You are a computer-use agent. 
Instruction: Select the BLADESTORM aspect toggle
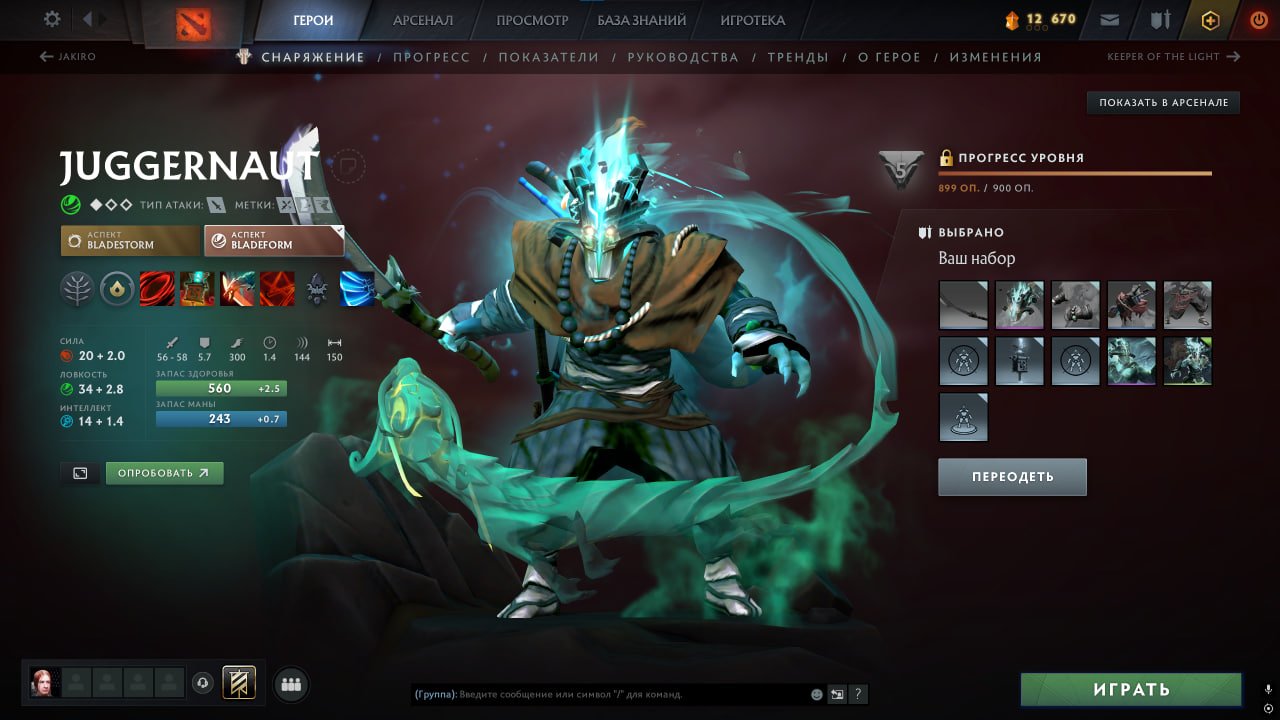click(129, 240)
